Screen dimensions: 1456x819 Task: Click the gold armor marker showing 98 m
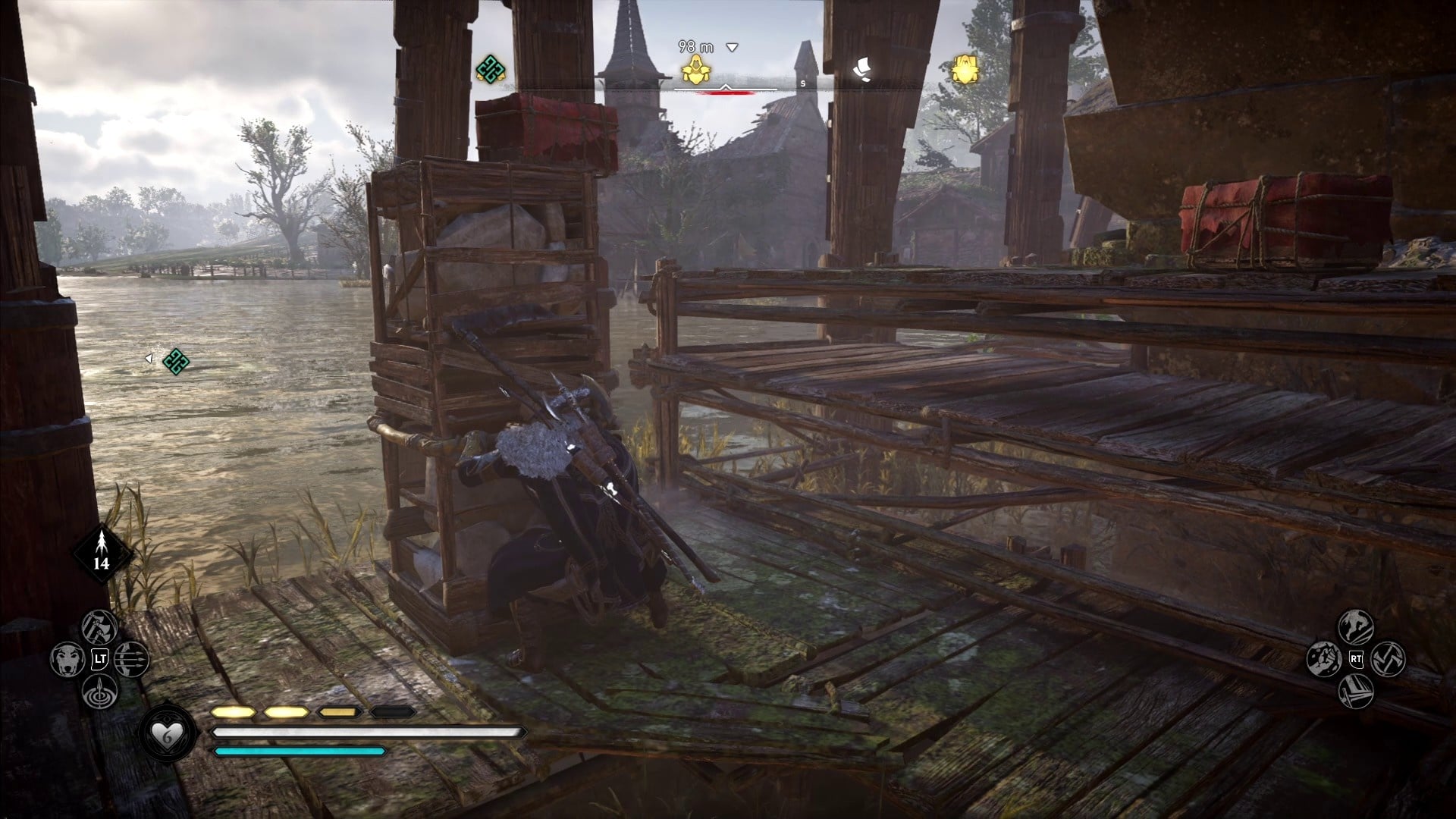696,71
